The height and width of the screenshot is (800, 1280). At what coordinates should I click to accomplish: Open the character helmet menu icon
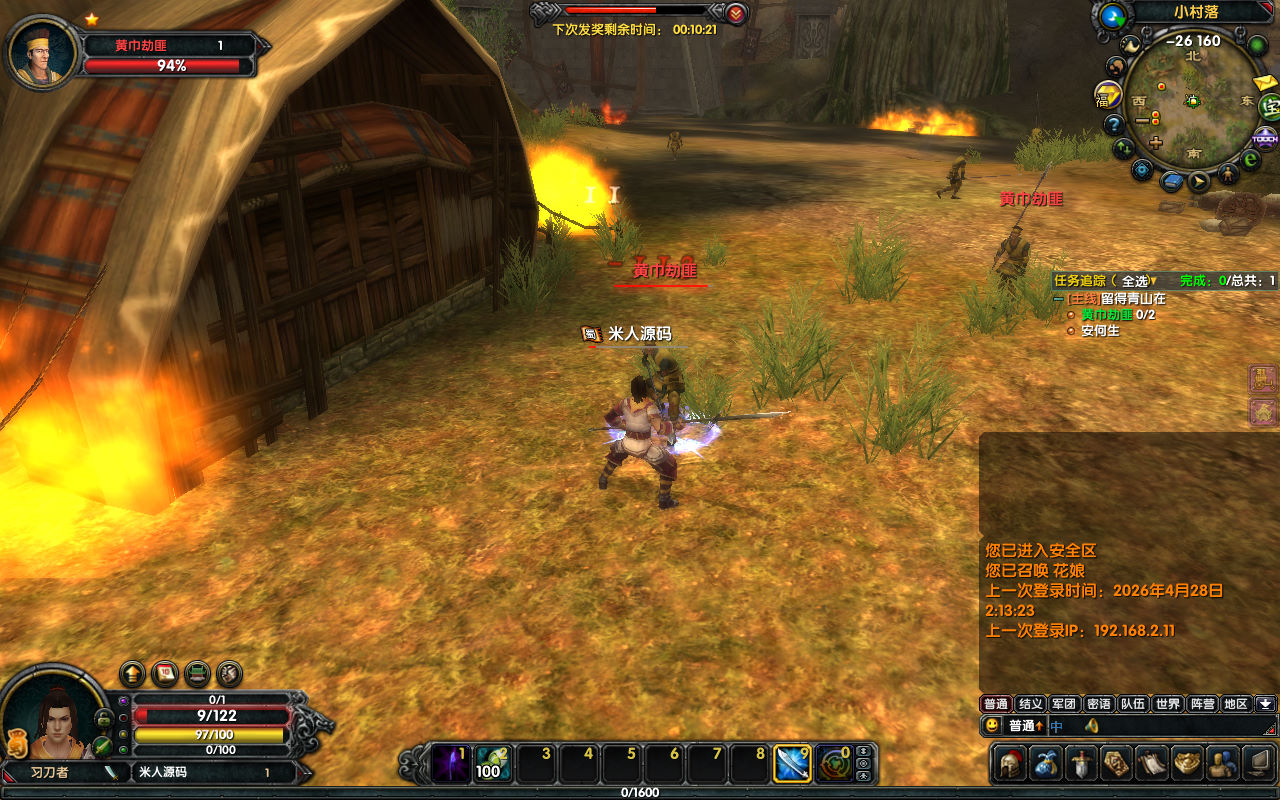[x=1010, y=764]
